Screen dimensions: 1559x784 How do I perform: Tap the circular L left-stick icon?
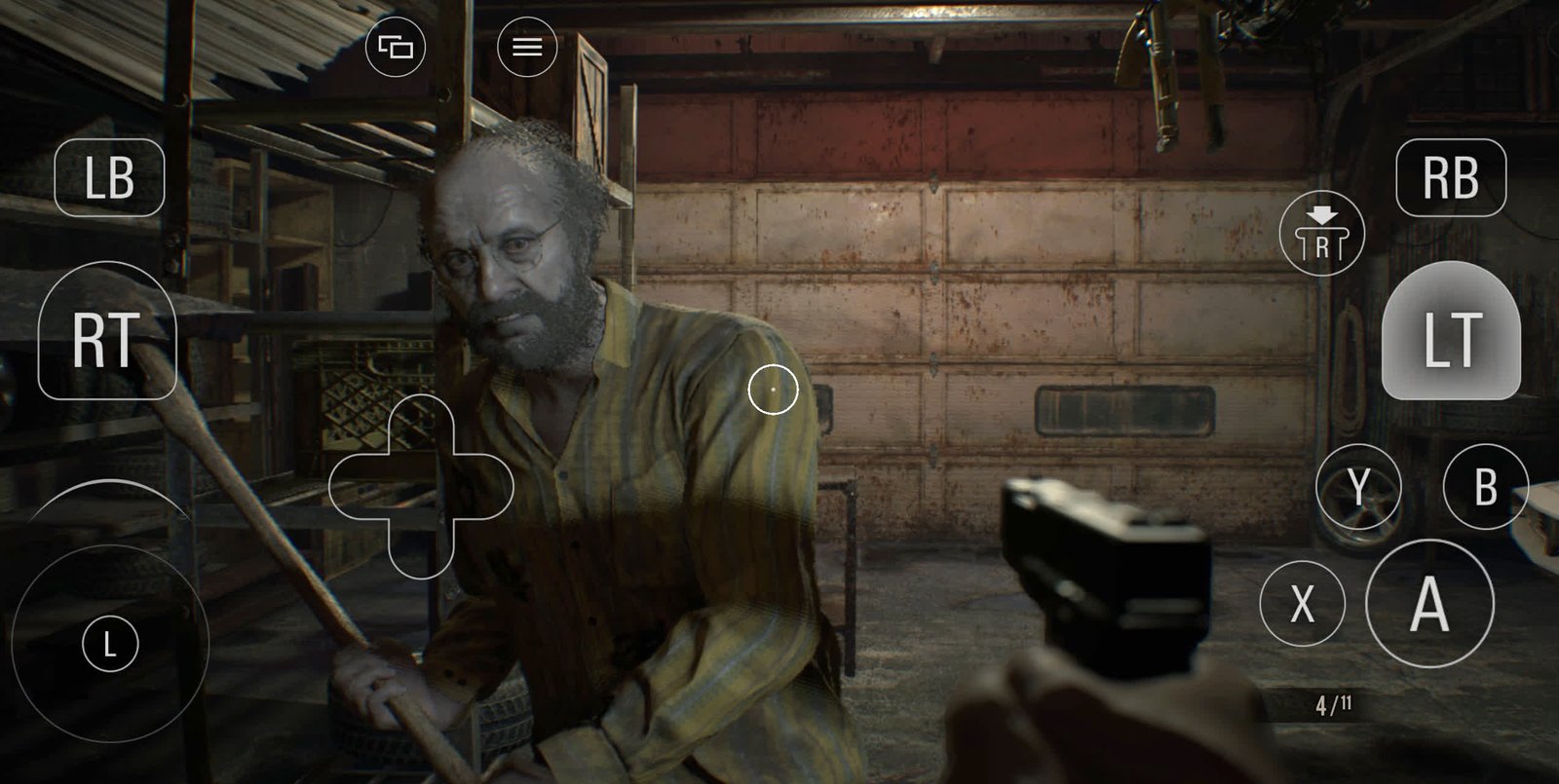point(110,642)
